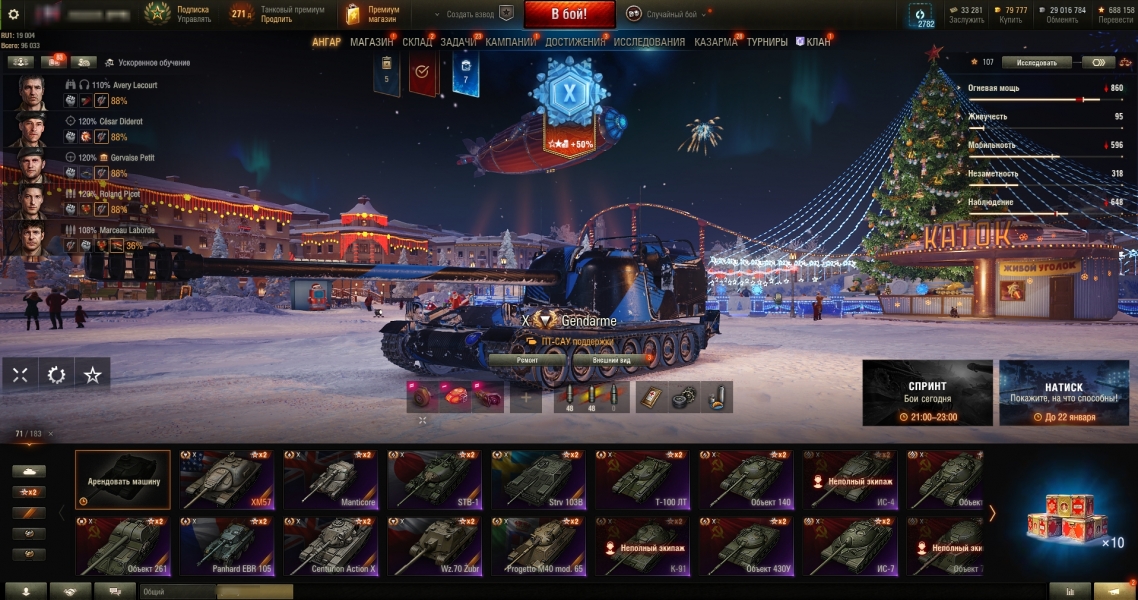Start battle with the red В бой! button

pyautogui.click(x=568, y=14)
